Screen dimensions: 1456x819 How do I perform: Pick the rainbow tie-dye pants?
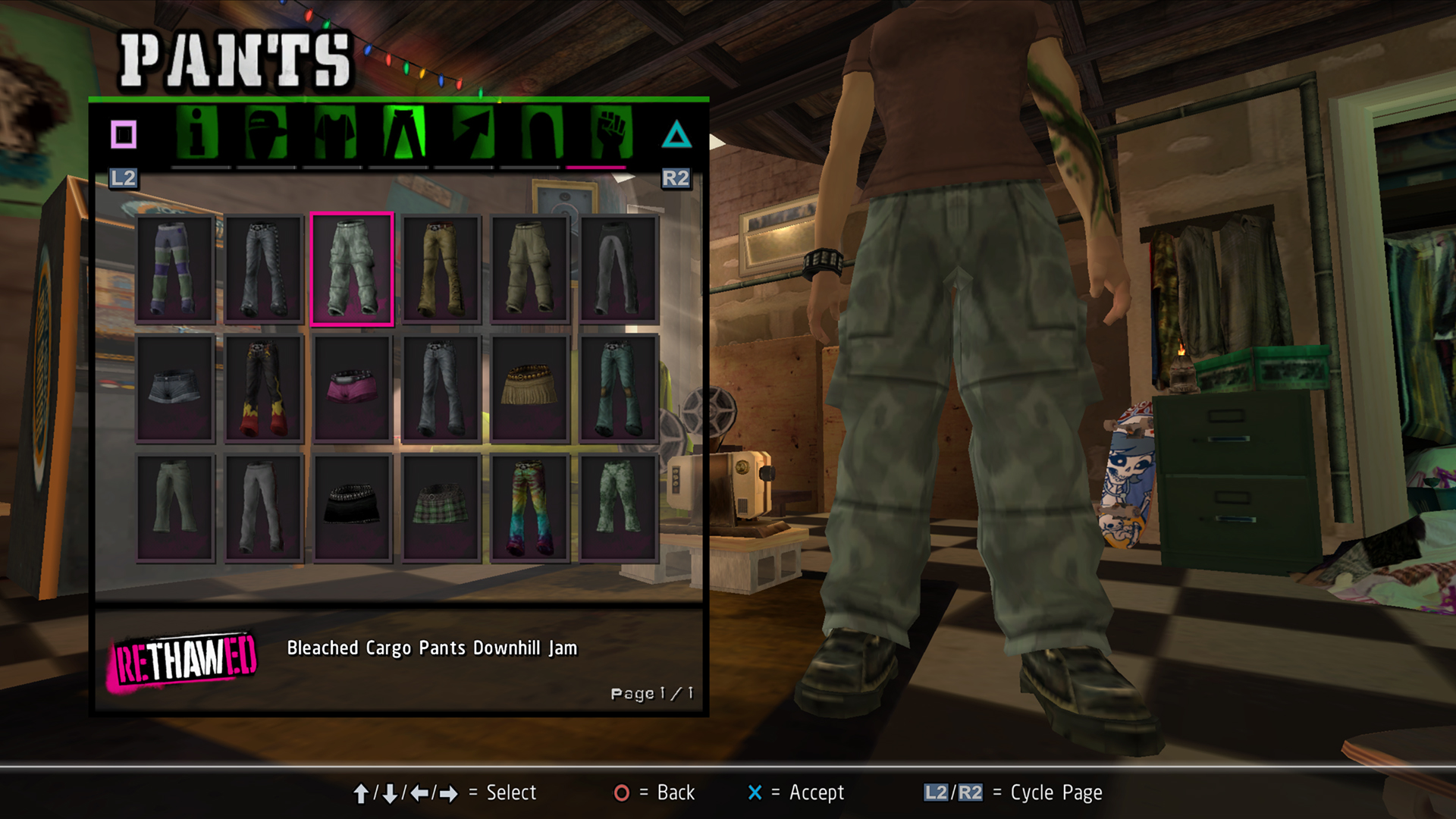[x=529, y=507]
